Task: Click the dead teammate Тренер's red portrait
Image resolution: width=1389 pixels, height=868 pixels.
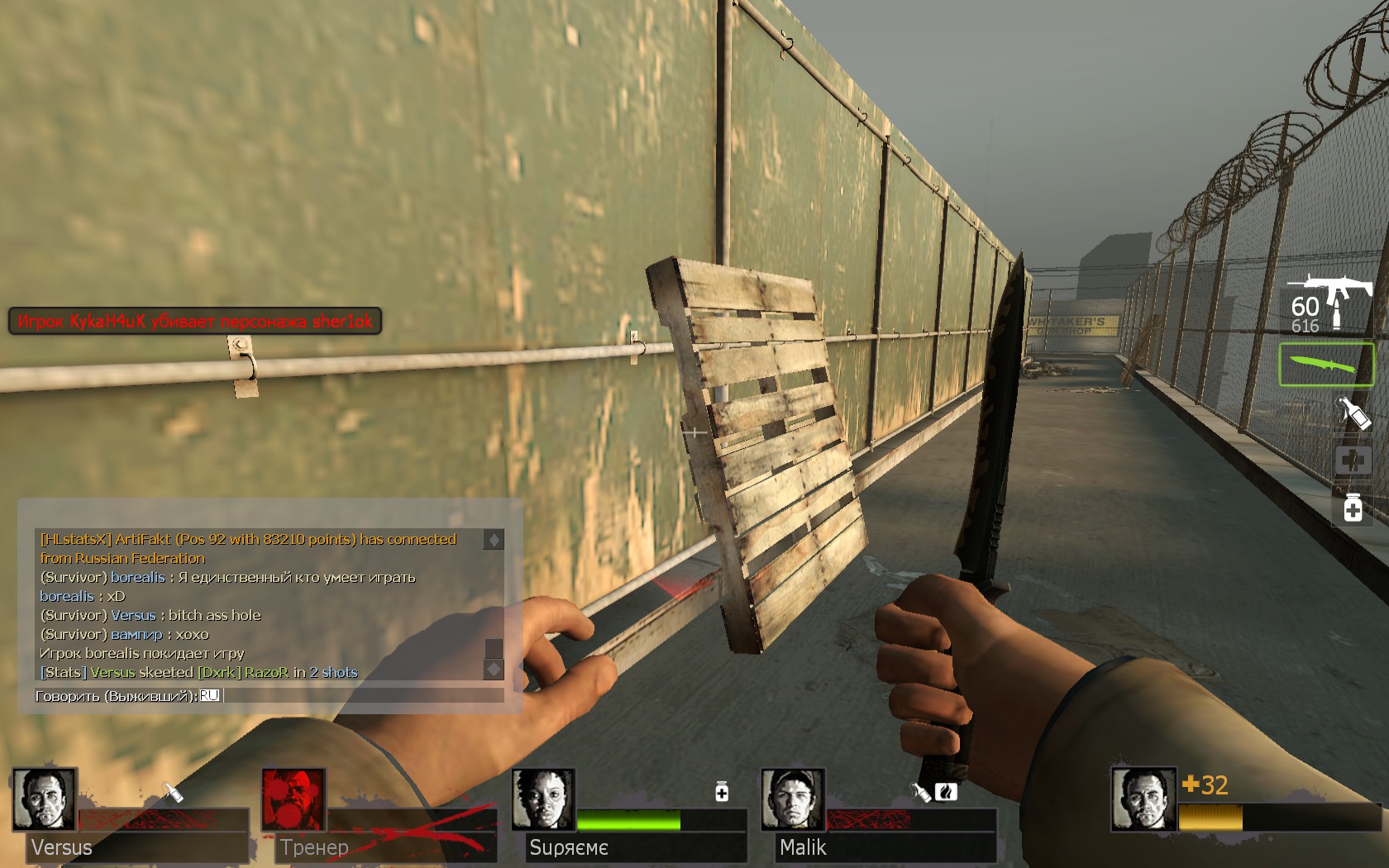Action: [294, 799]
